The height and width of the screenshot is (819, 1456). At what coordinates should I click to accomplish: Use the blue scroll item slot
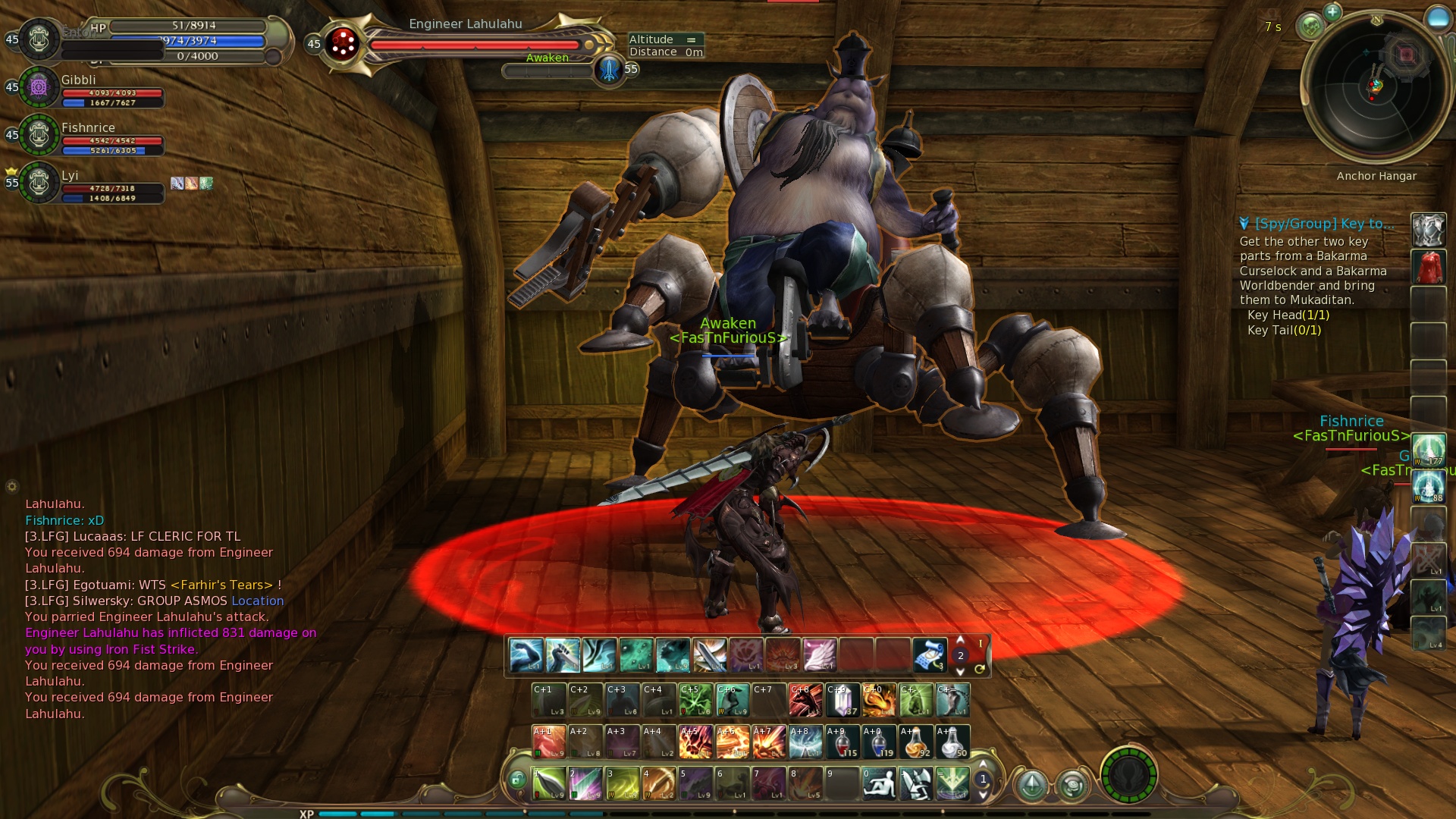tap(930, 655)
